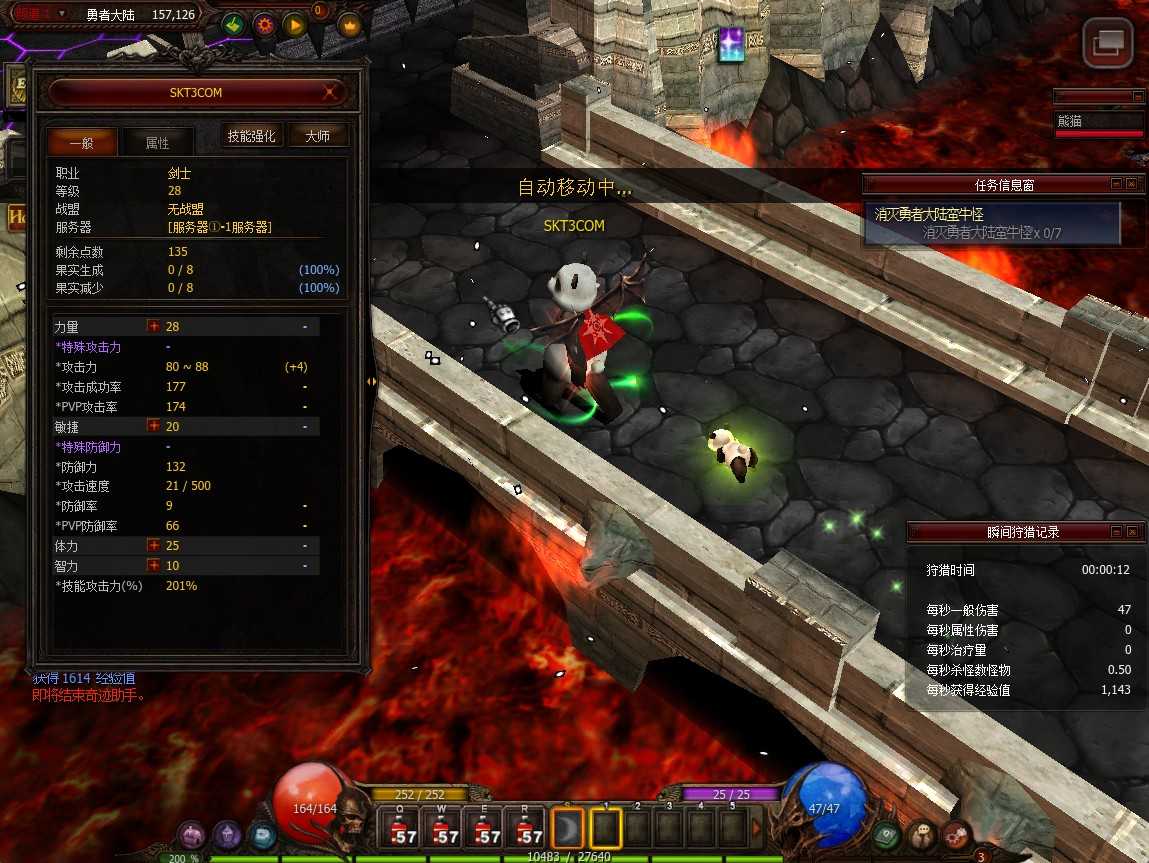This screenshot has width=1149, height=863.
Task: Open the 技能强化 tab
Action: [x=253, y=136]
